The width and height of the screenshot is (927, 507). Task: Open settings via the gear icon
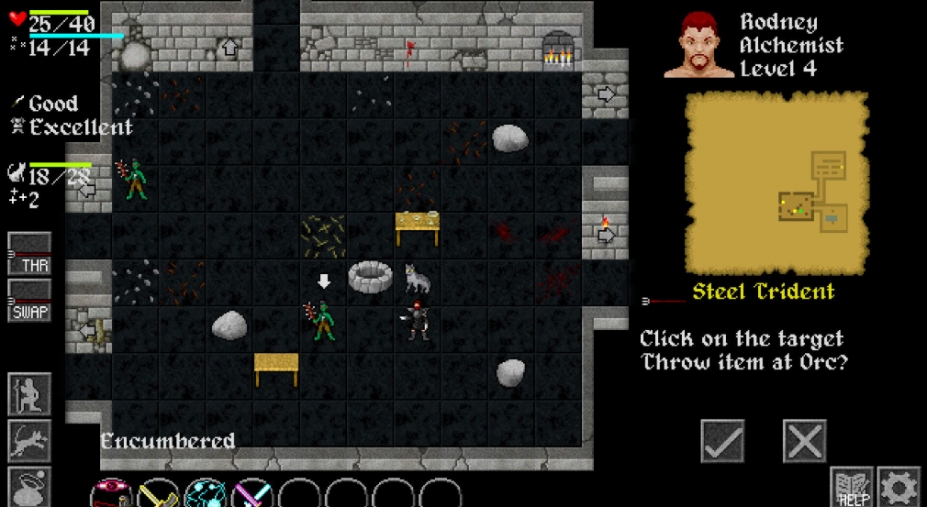click(899, 487)
